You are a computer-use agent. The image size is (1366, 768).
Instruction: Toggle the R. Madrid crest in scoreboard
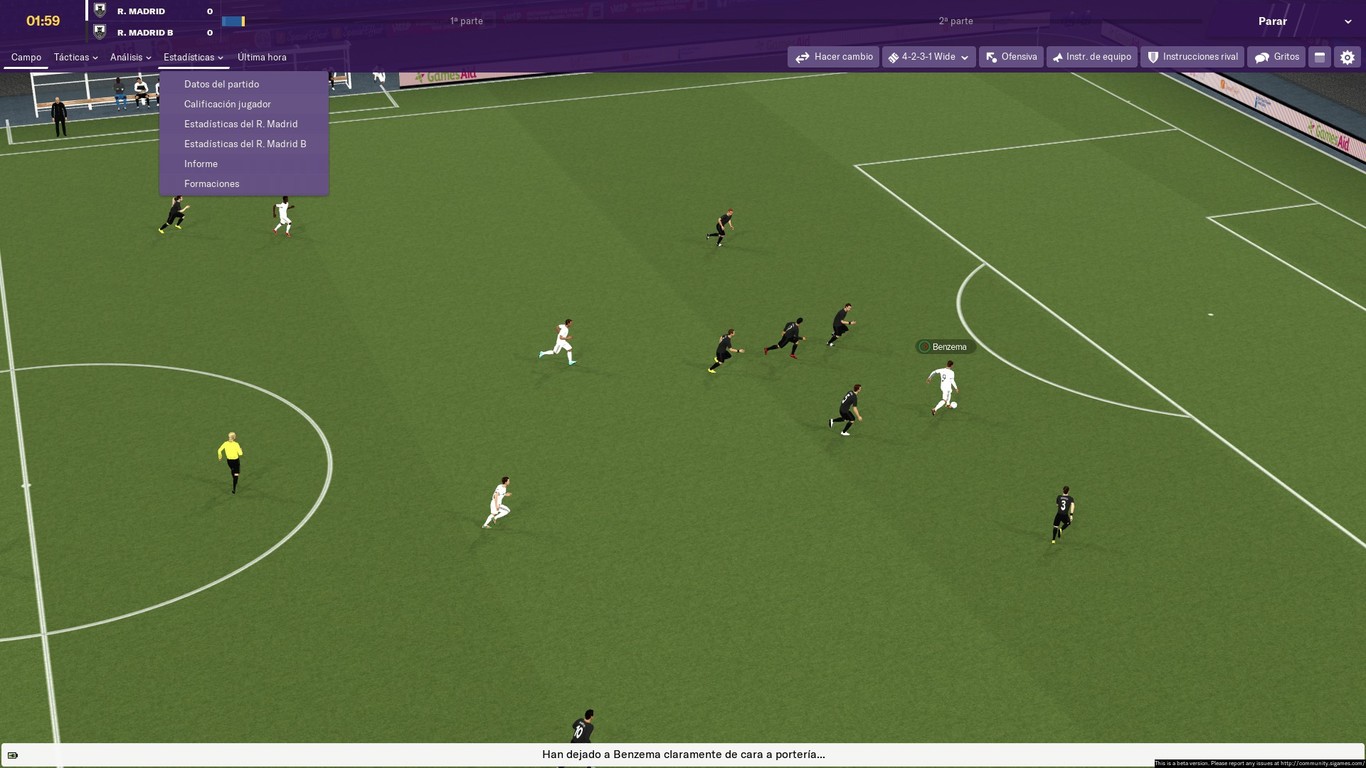point(97,10)
